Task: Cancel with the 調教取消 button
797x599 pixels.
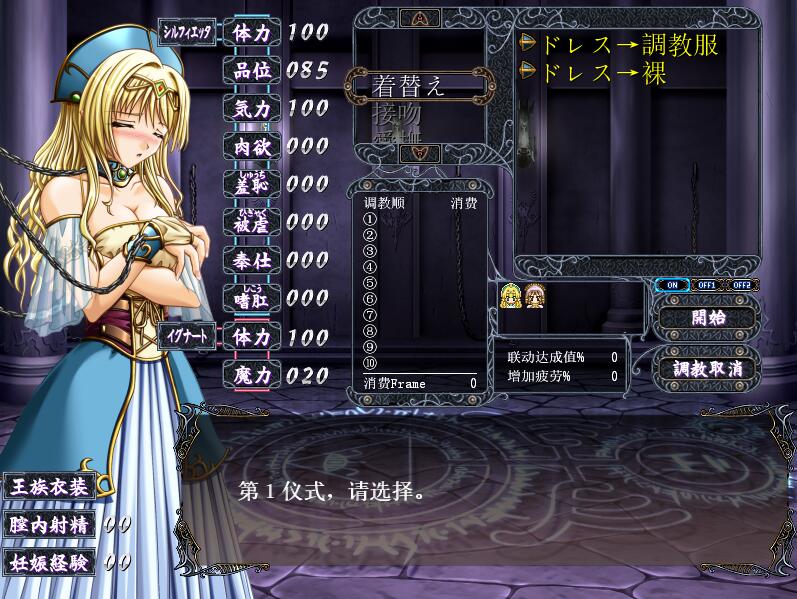Action: coord(708,367)
